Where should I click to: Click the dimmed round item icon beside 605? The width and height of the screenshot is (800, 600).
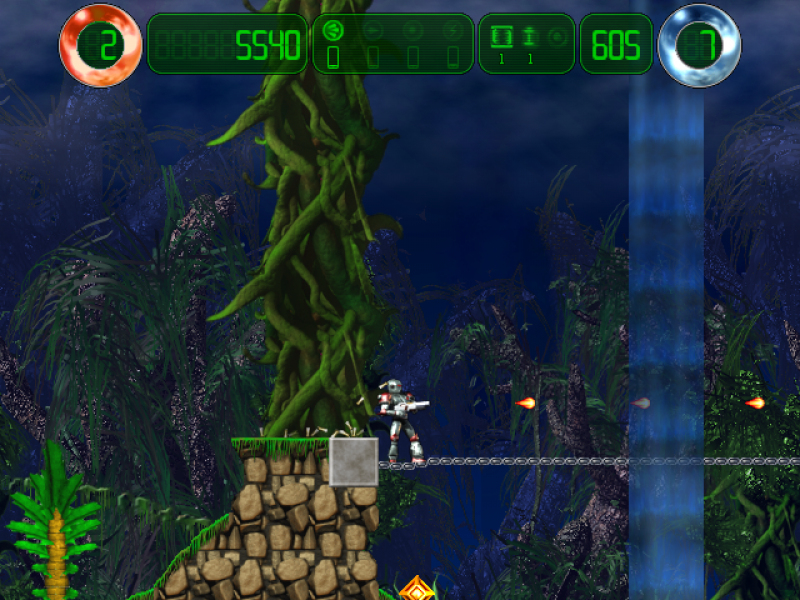click(557, 37)
